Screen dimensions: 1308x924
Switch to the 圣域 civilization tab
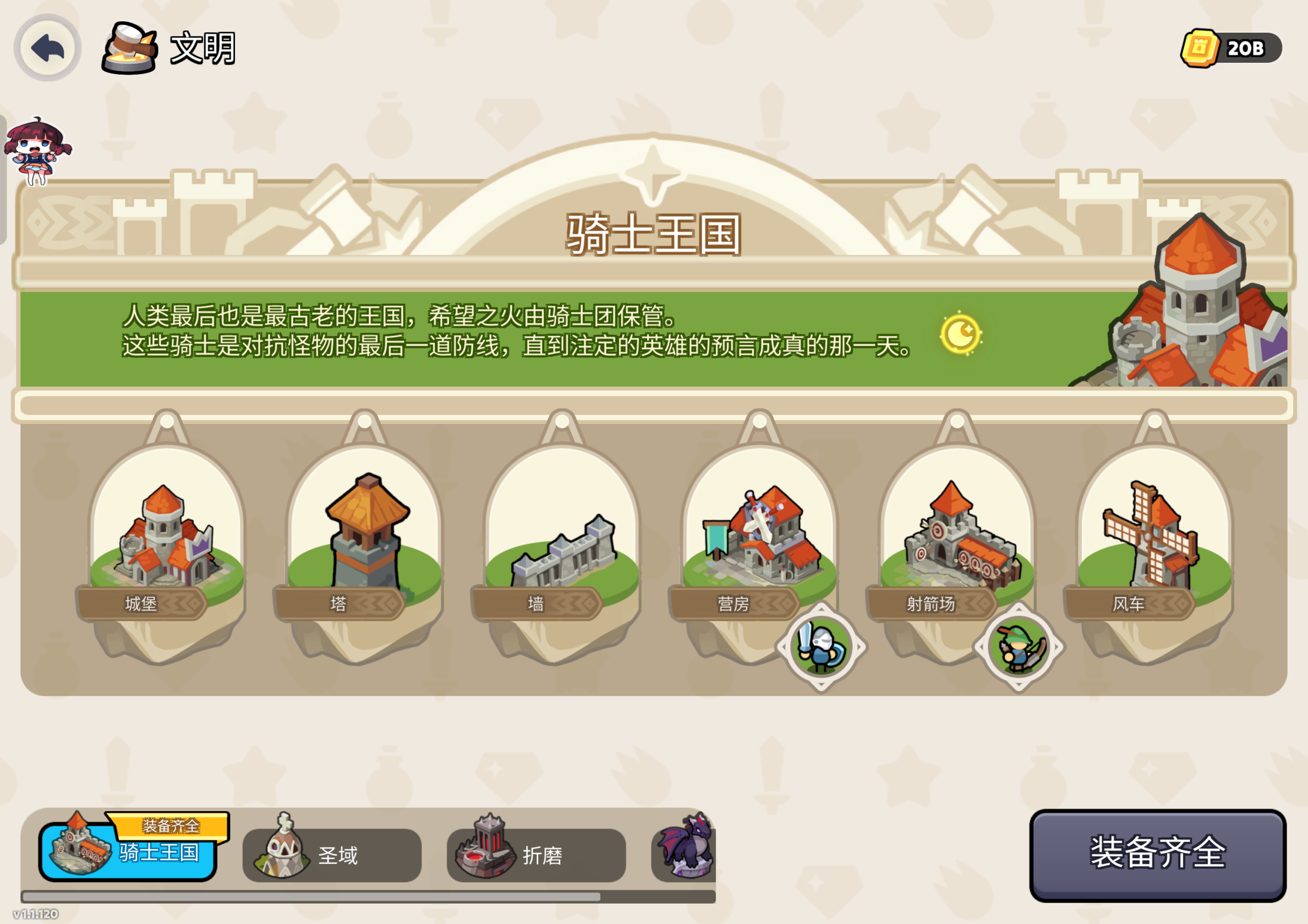(x=332, y=855)
